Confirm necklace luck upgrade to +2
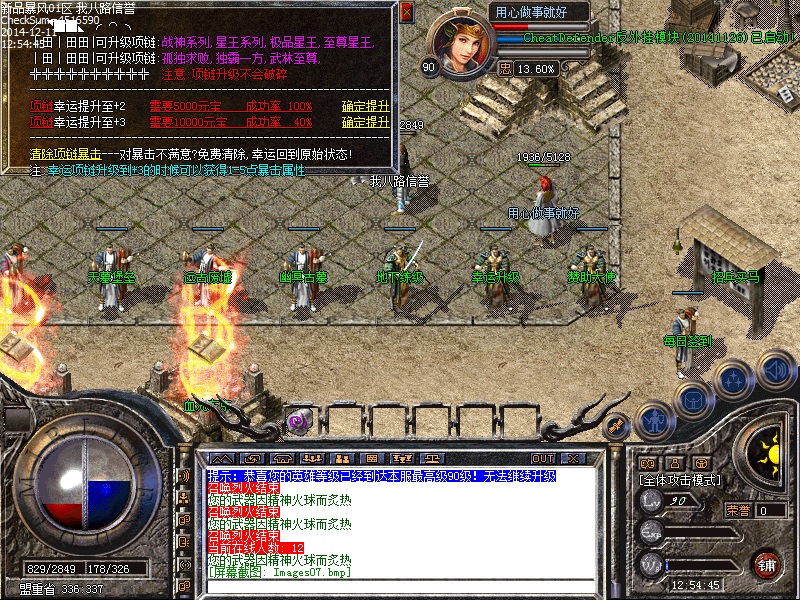800x600 pixels. [365, 106]
